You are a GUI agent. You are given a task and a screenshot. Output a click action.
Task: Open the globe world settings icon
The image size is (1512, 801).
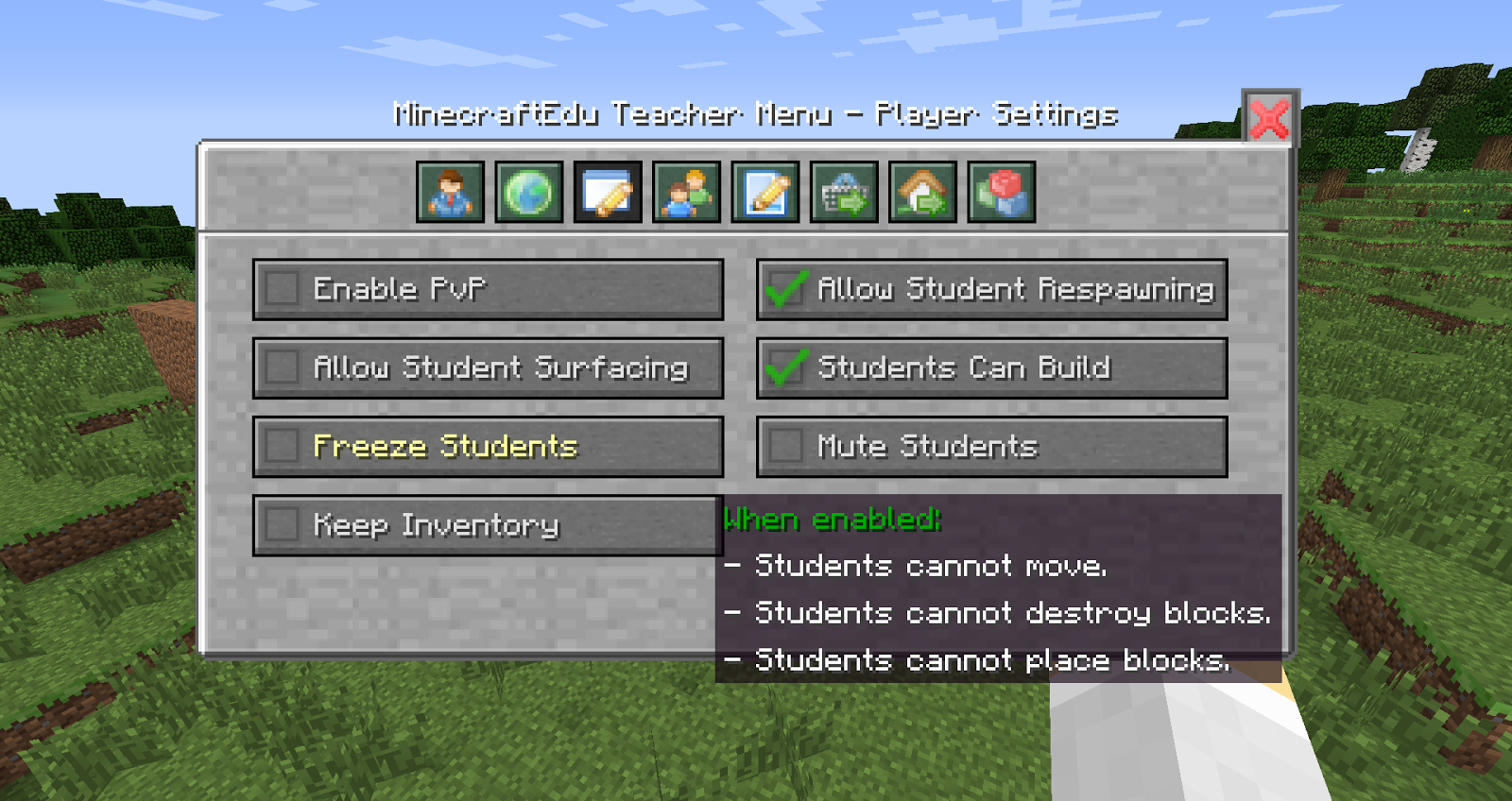pos(531,193)
